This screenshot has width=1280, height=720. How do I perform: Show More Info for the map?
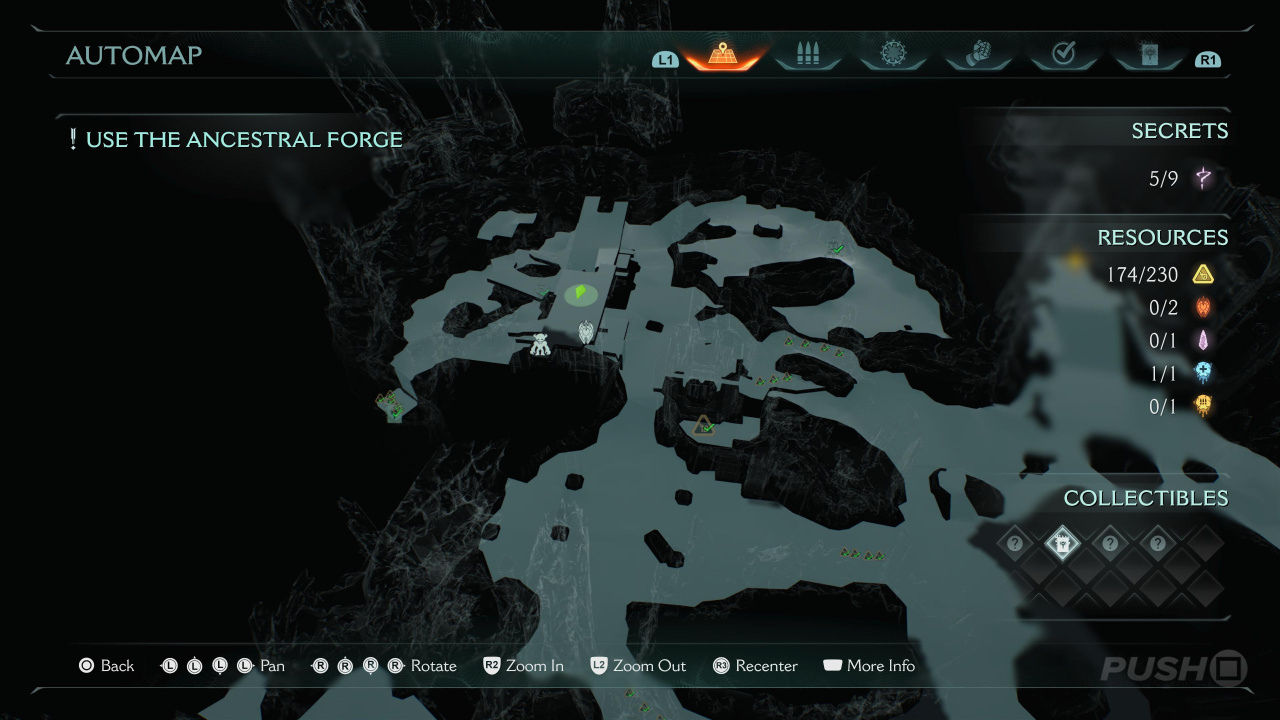869,666
